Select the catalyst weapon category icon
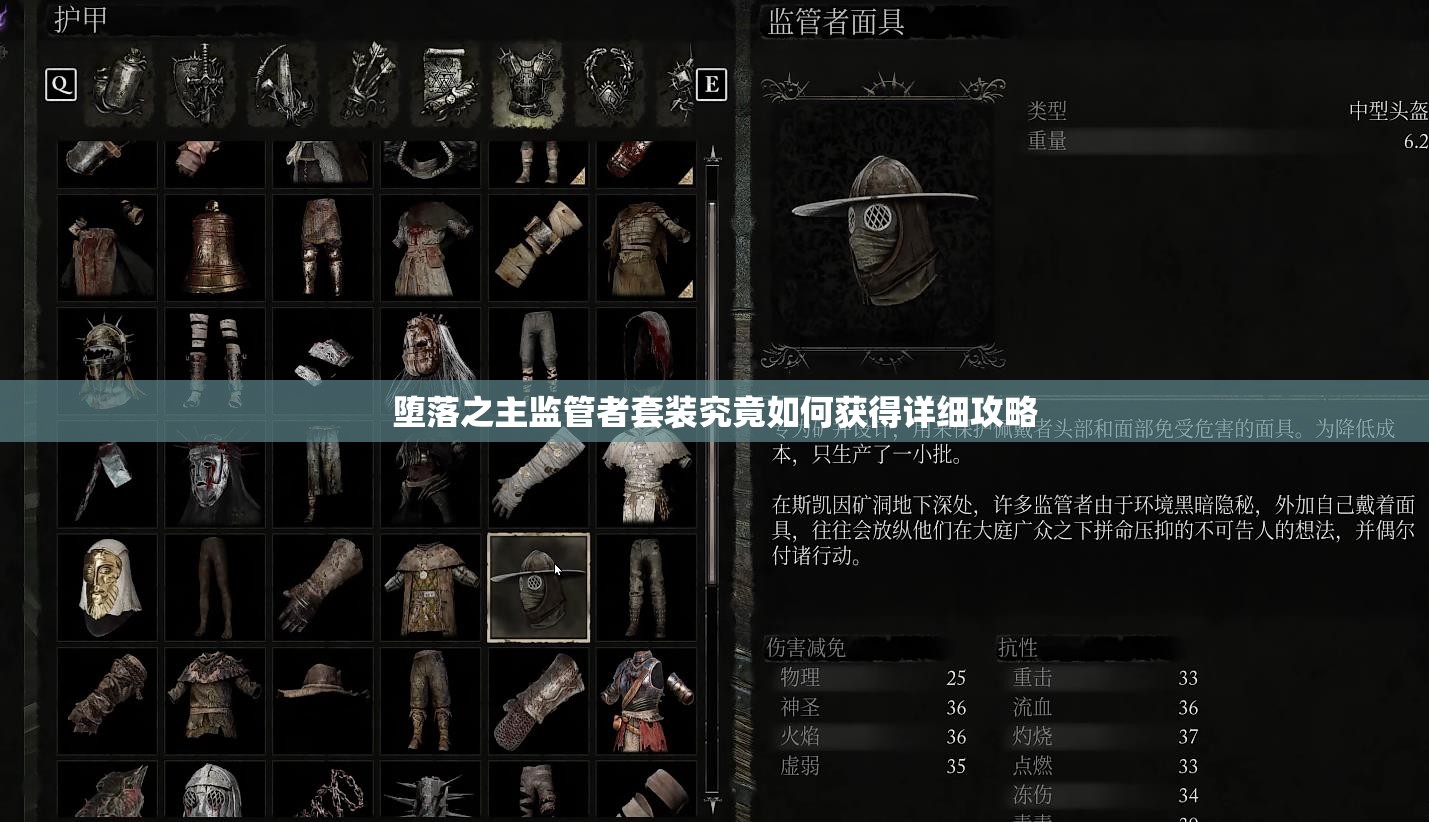Viewport: 1429px width, 822px height. 282,85
